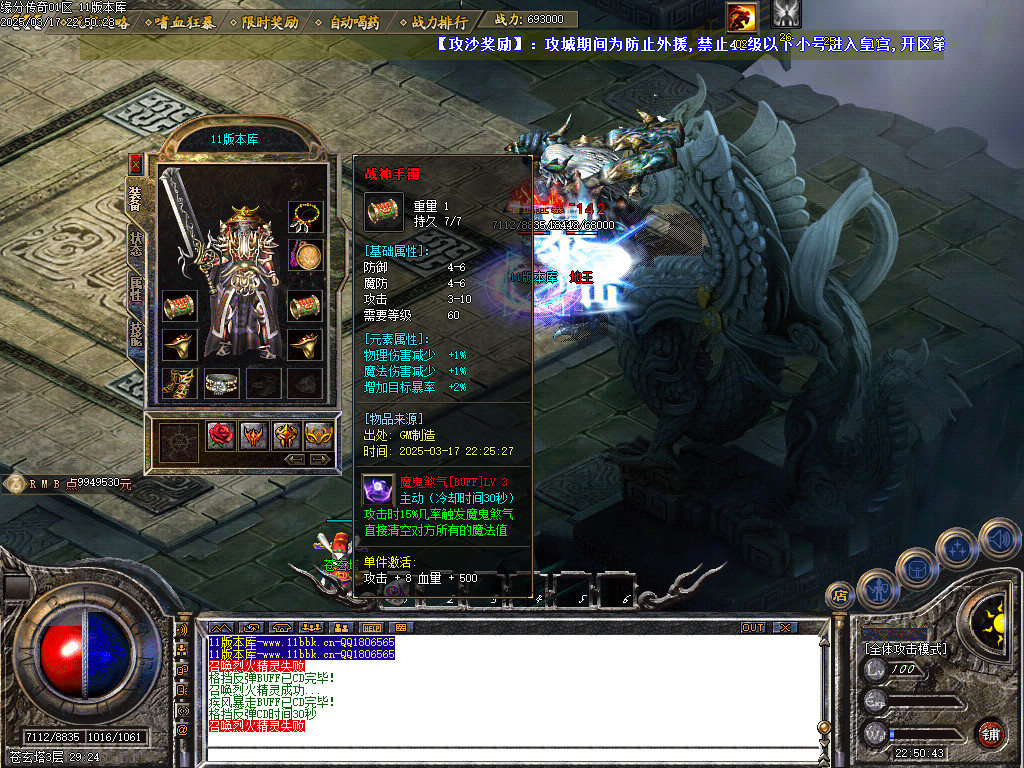This screenshot has height=768, width=1024.
Task: Open the 店 shop round button
Action: (x=839, y=596)
